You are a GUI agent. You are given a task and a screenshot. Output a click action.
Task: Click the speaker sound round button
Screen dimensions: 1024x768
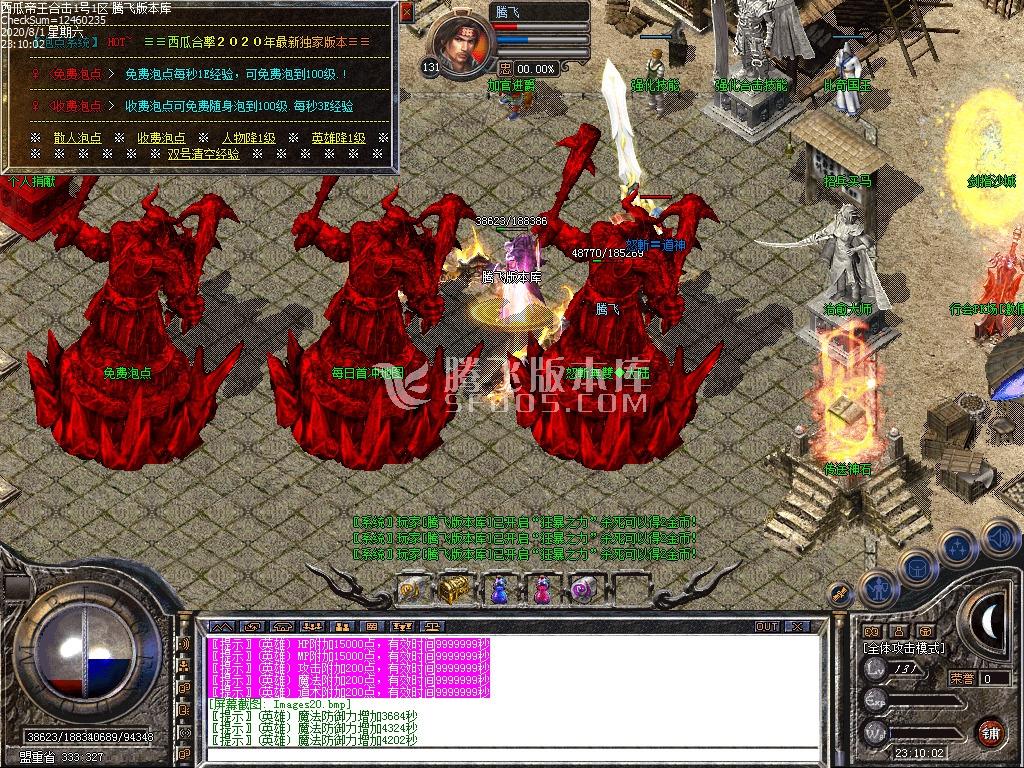[999, 536]
